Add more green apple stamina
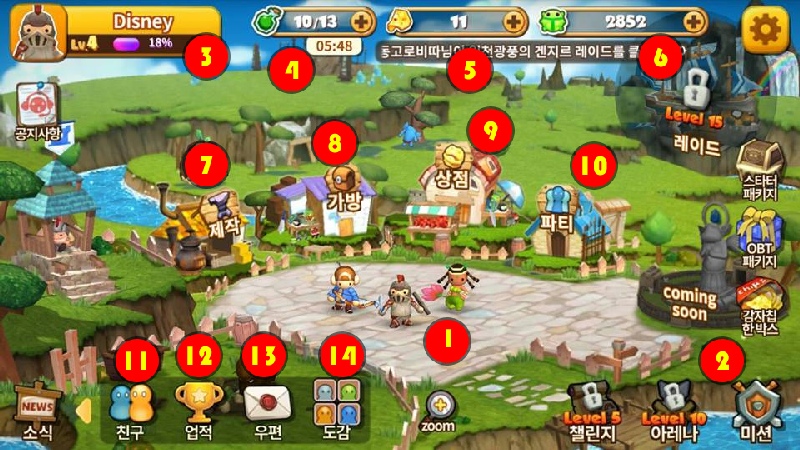Viewport: 800px width, 450px height. click(360, 21)
